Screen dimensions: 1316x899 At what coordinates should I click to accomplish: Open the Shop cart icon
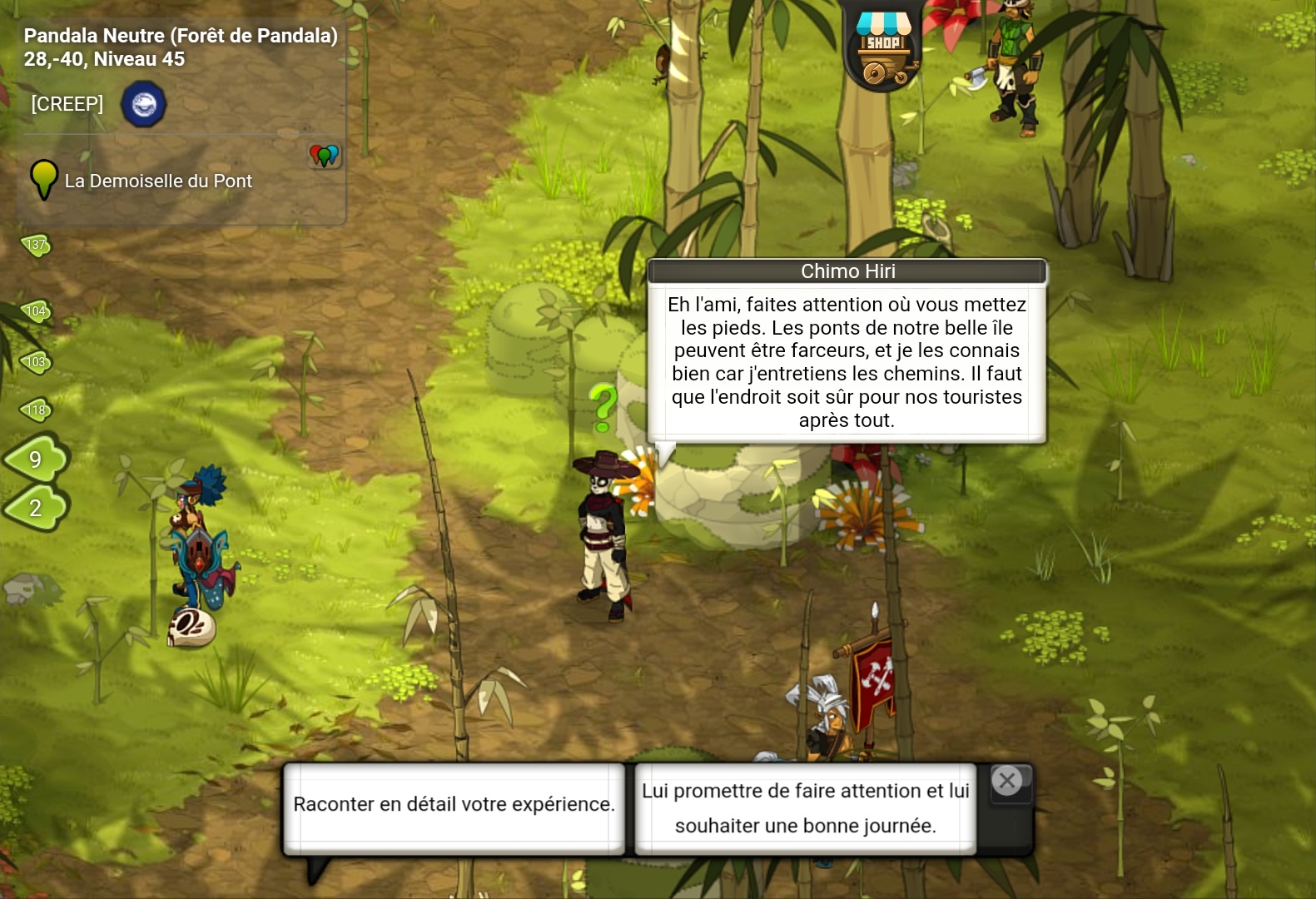pos(883,48)
